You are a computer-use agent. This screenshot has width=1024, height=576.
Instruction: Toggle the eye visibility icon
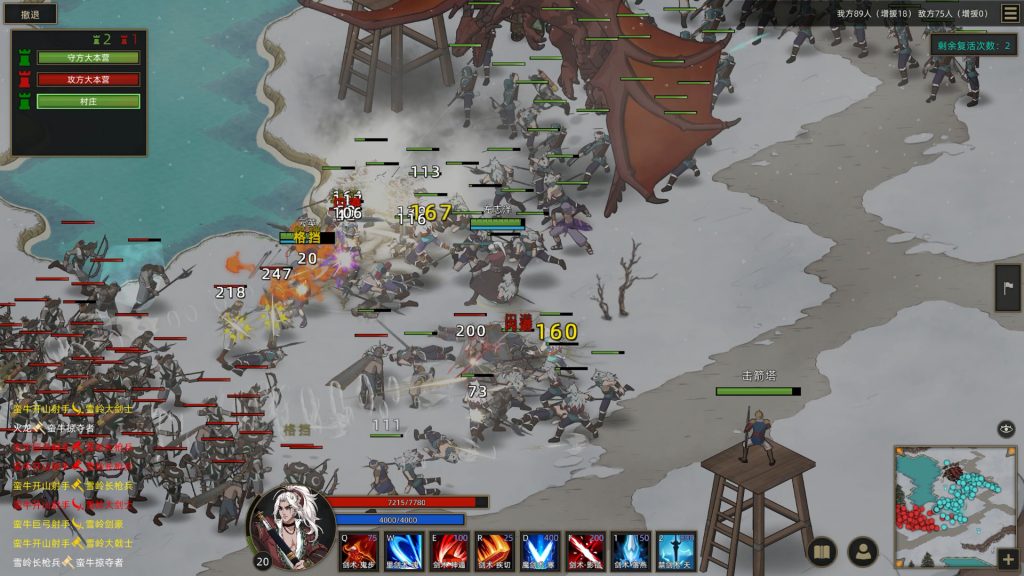click(x=1006, y=429)
